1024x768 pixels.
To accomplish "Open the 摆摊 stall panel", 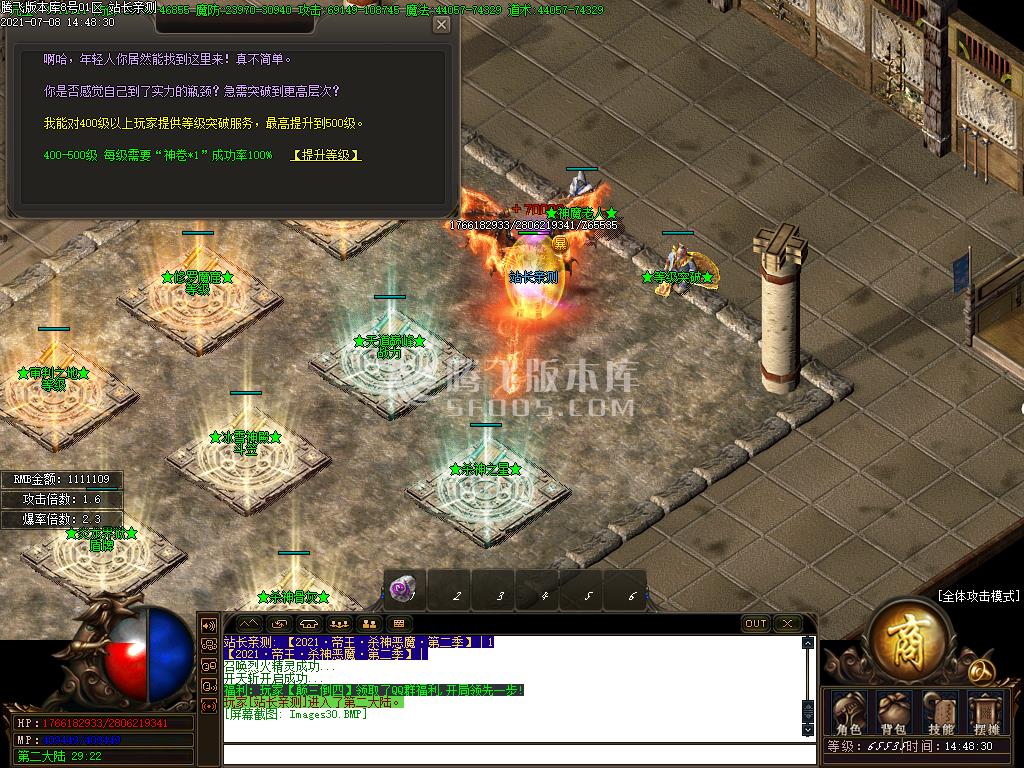I will click(x=987, y=714).
